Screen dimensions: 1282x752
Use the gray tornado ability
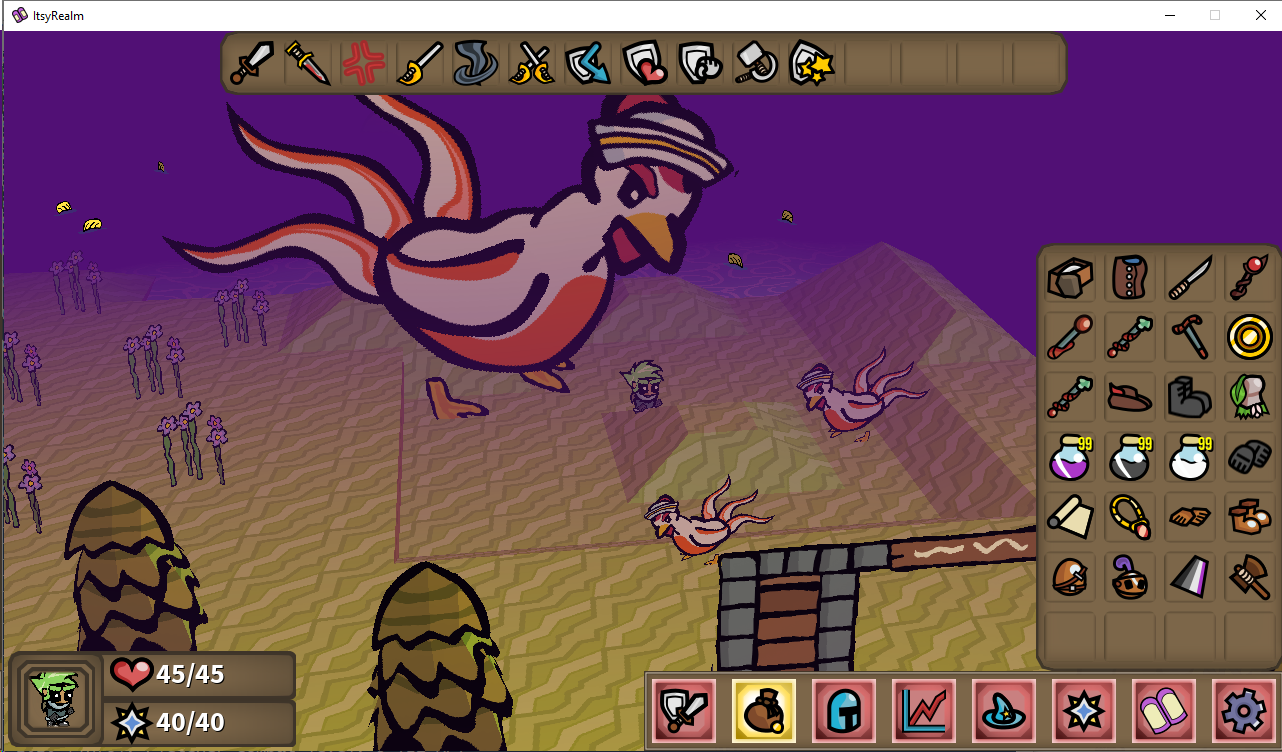(476, 64)
